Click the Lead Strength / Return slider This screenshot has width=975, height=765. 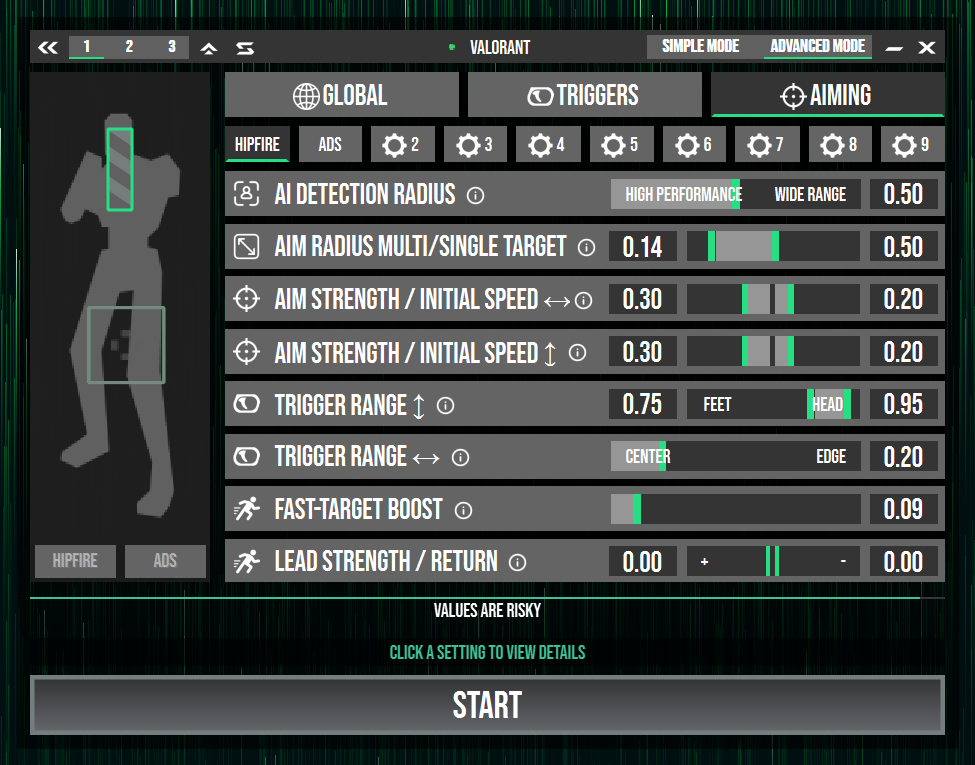772,562
